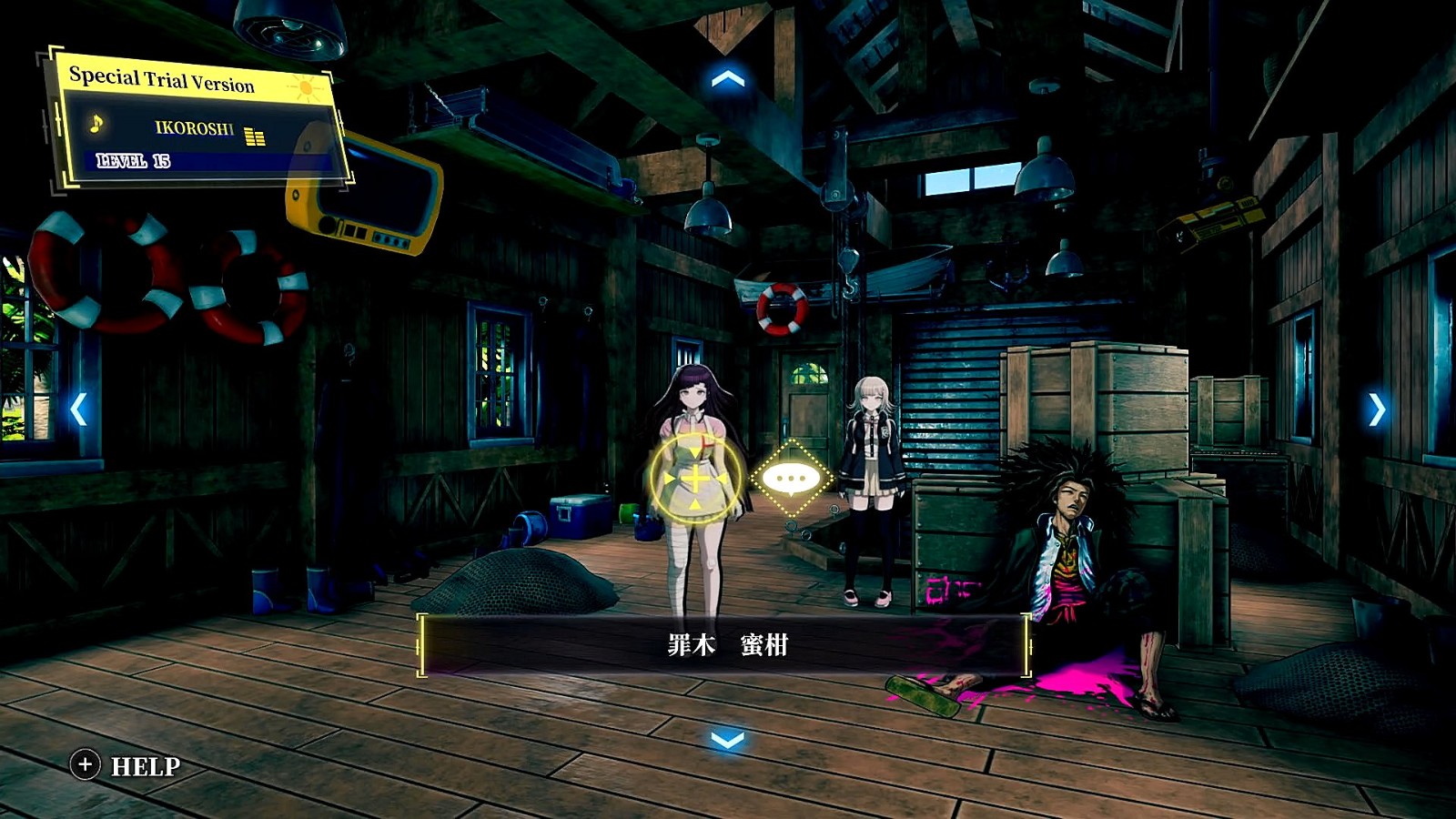1456x819 pixels.
Task: Select the speech bubble talk marker
Action: (x=791, y=479)
